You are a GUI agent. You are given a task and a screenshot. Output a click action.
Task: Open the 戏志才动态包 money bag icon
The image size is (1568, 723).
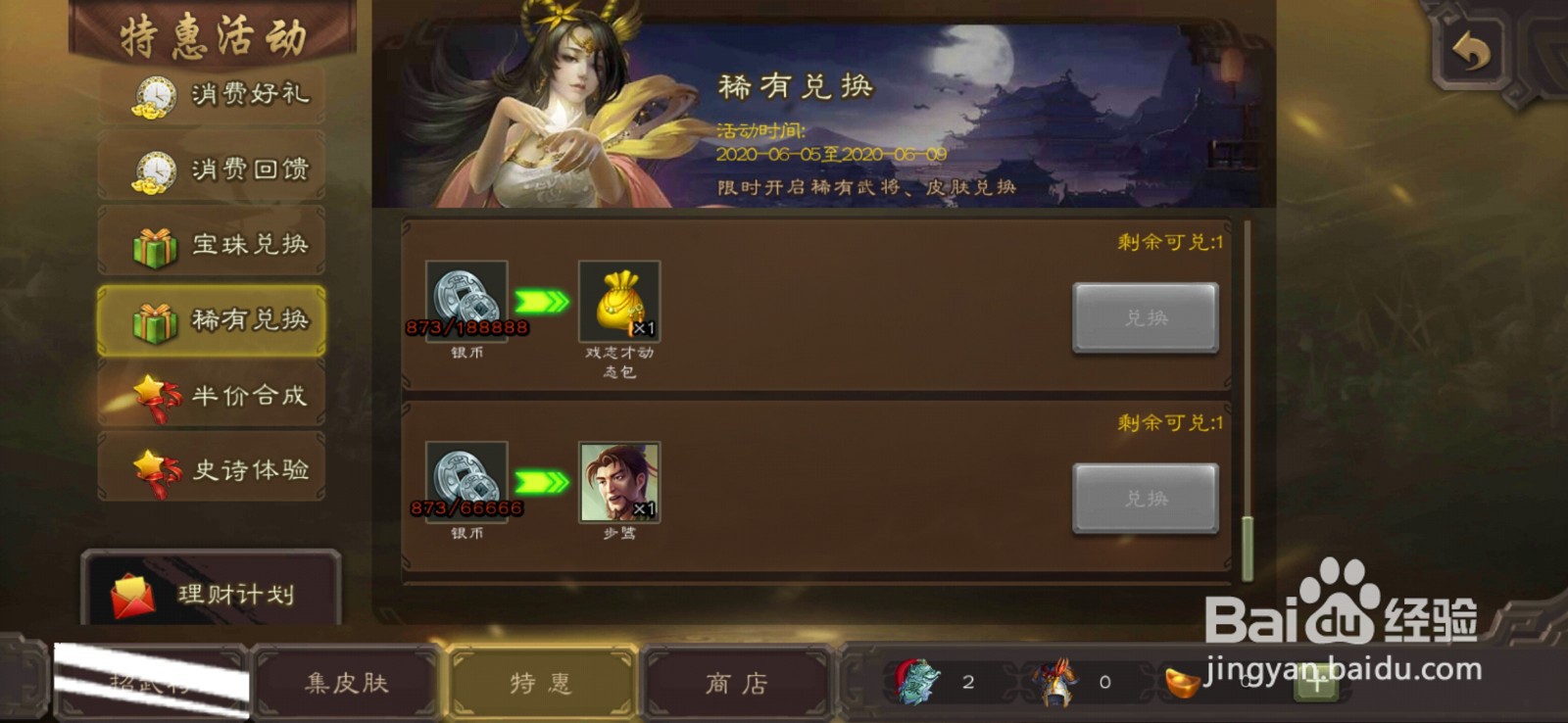[x=617, y=299]
